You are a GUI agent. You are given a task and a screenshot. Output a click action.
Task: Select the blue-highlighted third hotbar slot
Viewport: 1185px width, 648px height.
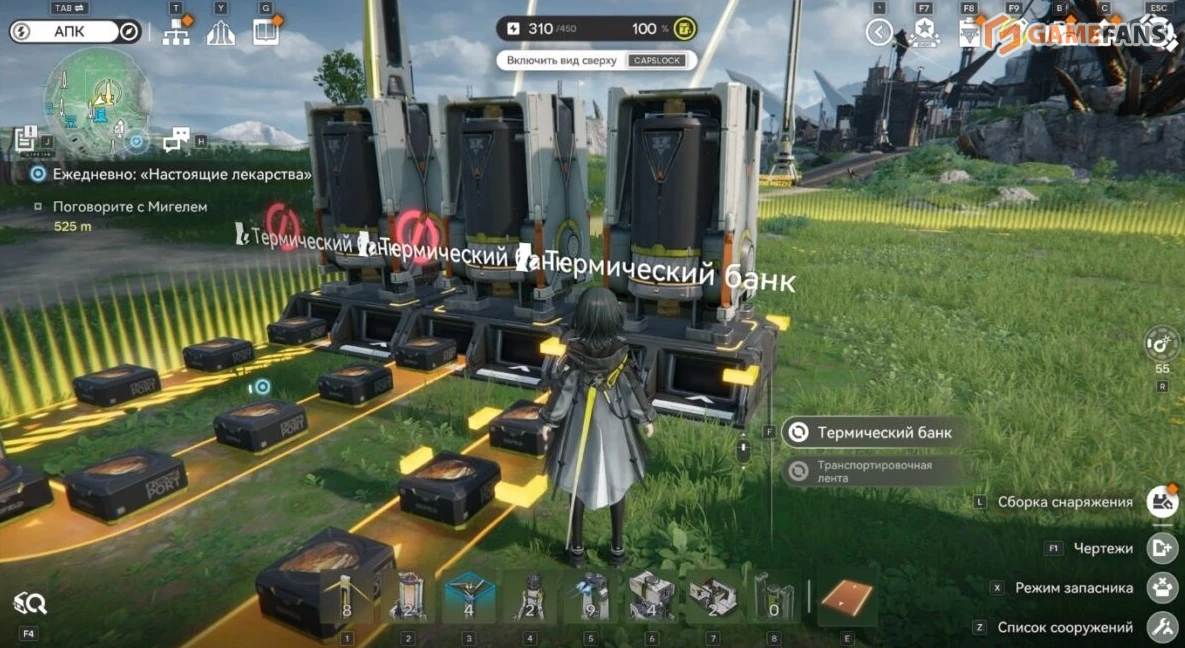click(469, 598)
